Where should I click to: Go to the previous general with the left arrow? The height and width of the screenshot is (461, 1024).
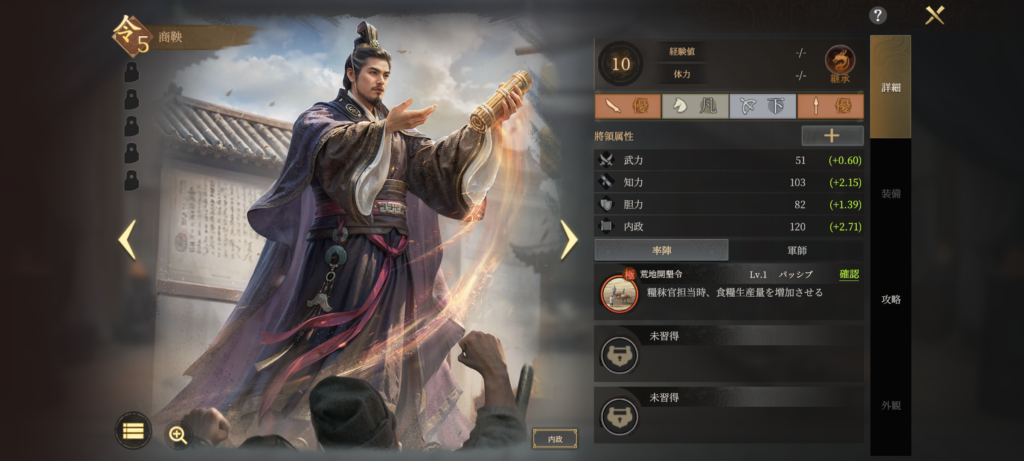point(127,239)
